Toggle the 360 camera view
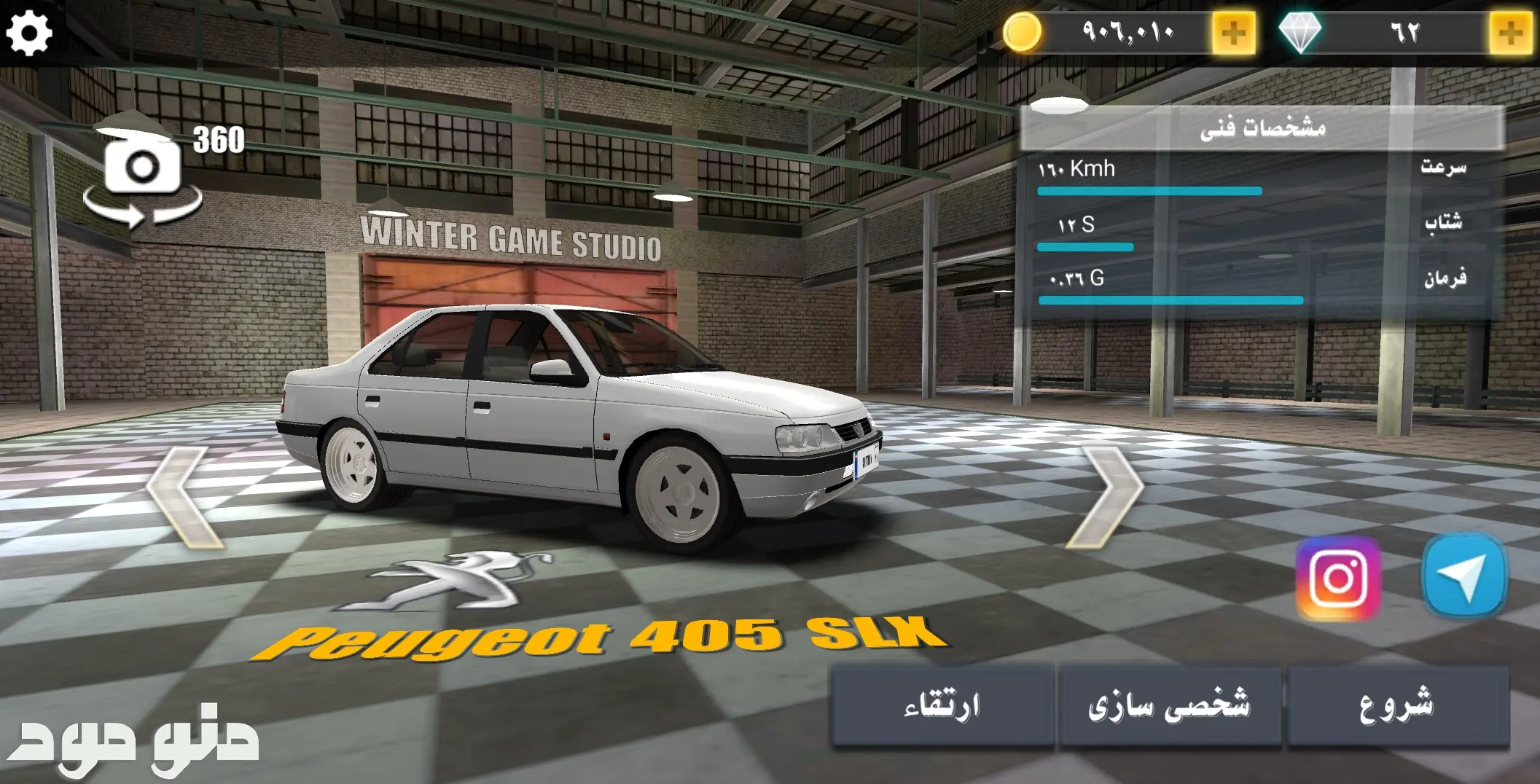Screen dimensions: 1540x784 (x=144, y=169)
